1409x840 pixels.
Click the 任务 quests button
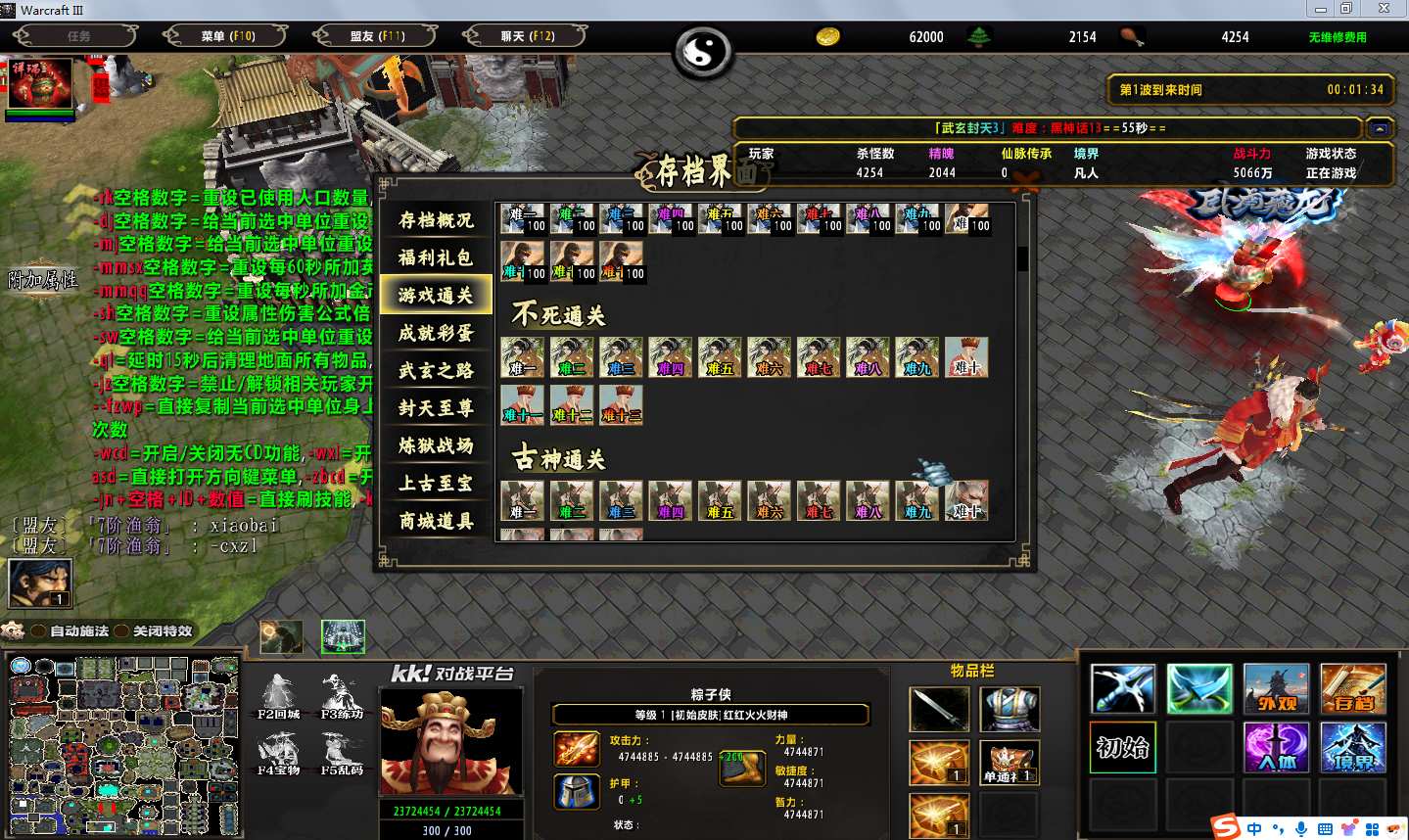coord(76,36)
